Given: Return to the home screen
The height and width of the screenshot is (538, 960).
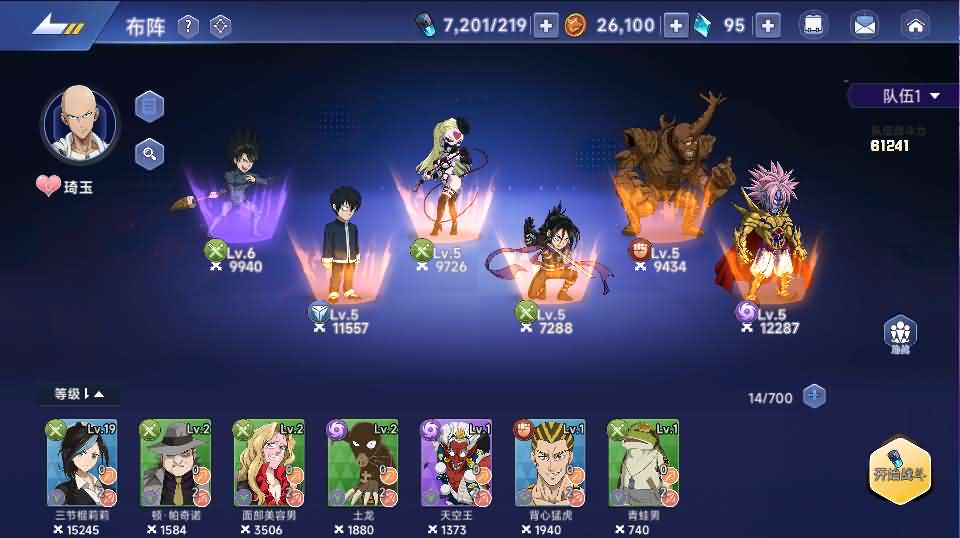Looking at the screenshot, I should (x=914, y=26).
